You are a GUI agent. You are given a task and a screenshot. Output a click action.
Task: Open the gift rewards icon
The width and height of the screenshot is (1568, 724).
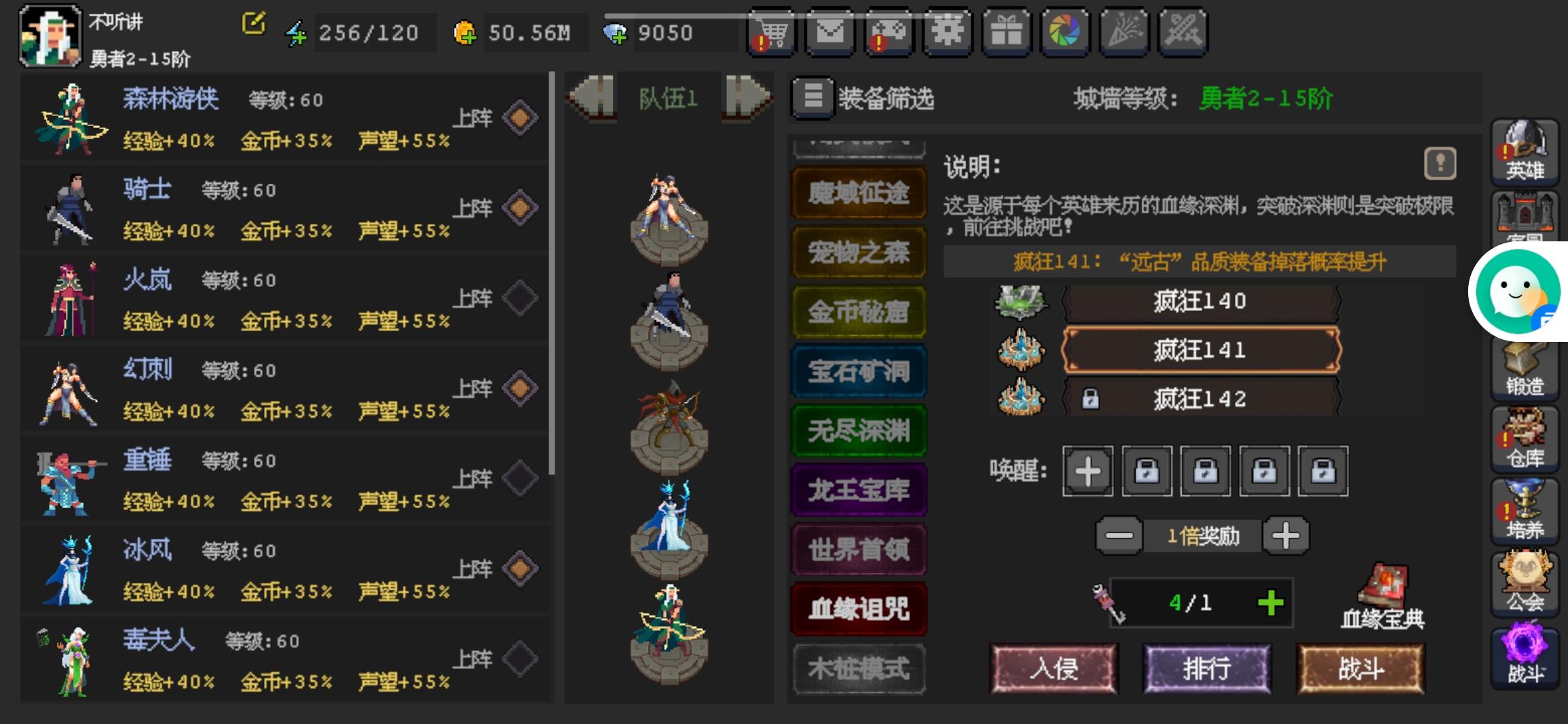point(1006,32)
